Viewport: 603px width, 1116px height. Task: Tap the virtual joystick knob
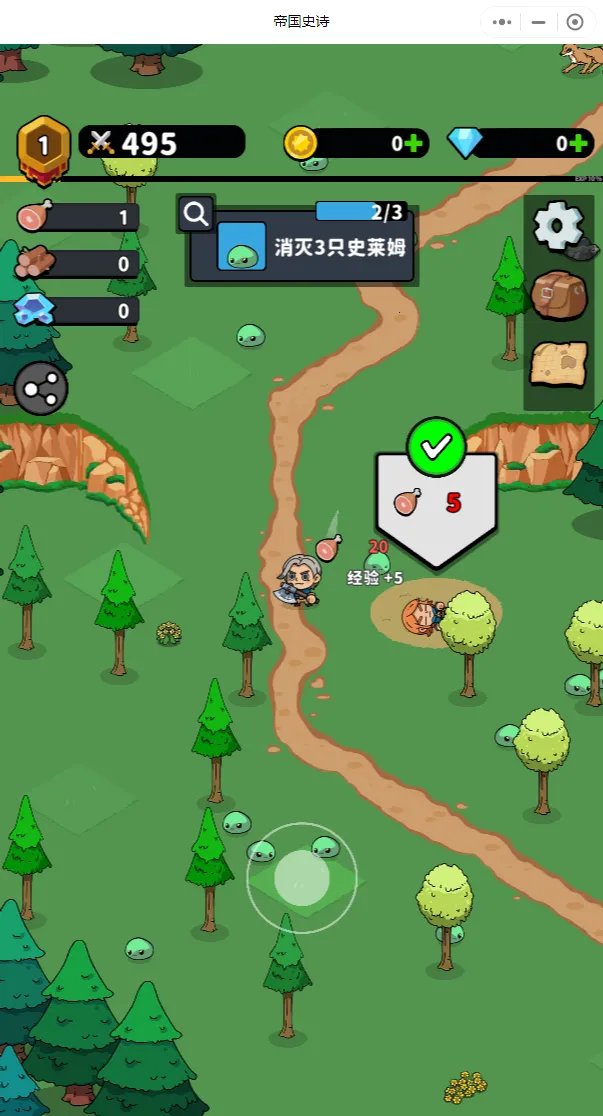[302, 877]
